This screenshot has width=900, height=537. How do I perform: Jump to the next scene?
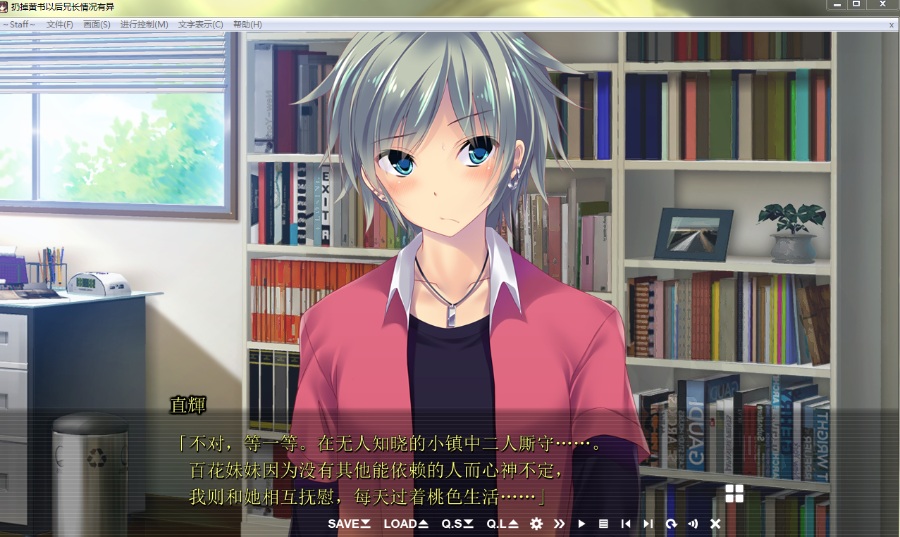[x=648, y=523]
